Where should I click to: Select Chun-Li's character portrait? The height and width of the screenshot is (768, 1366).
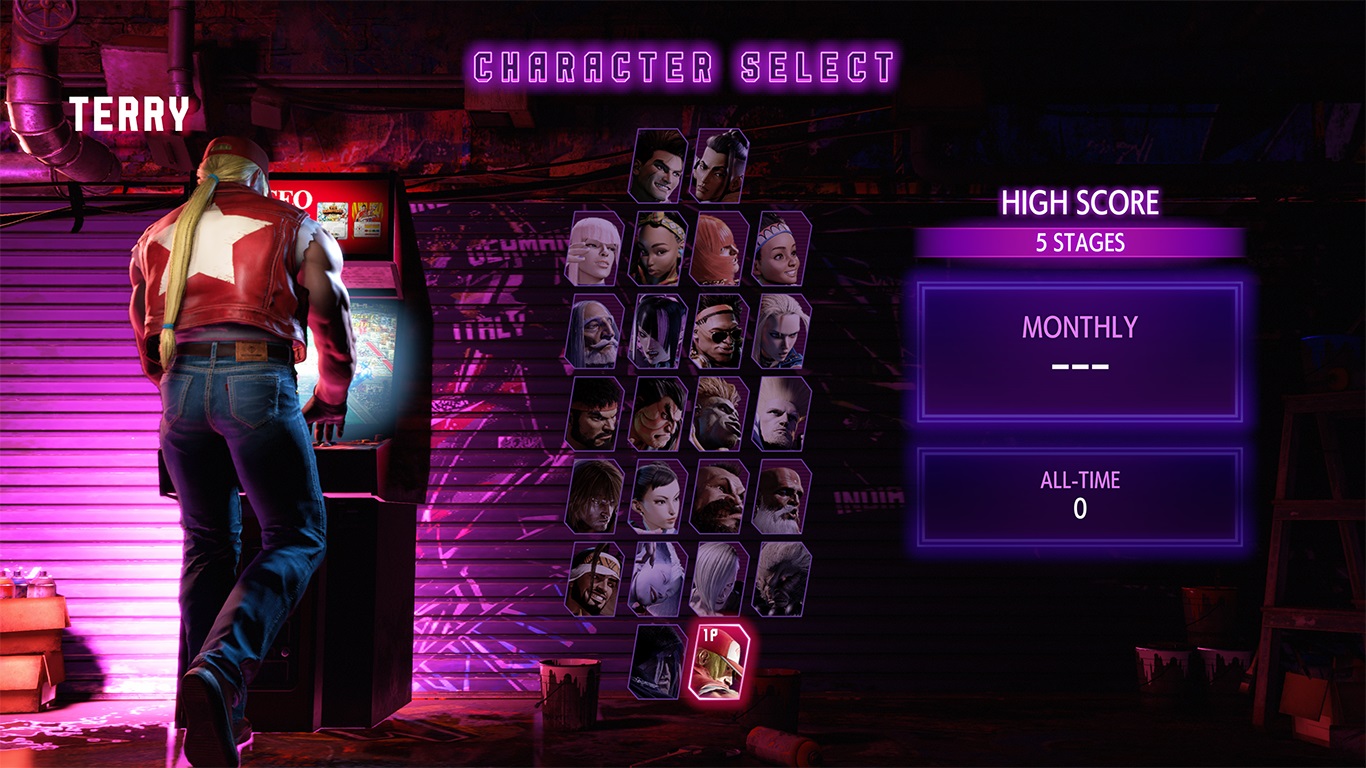(x=658, y=497)
